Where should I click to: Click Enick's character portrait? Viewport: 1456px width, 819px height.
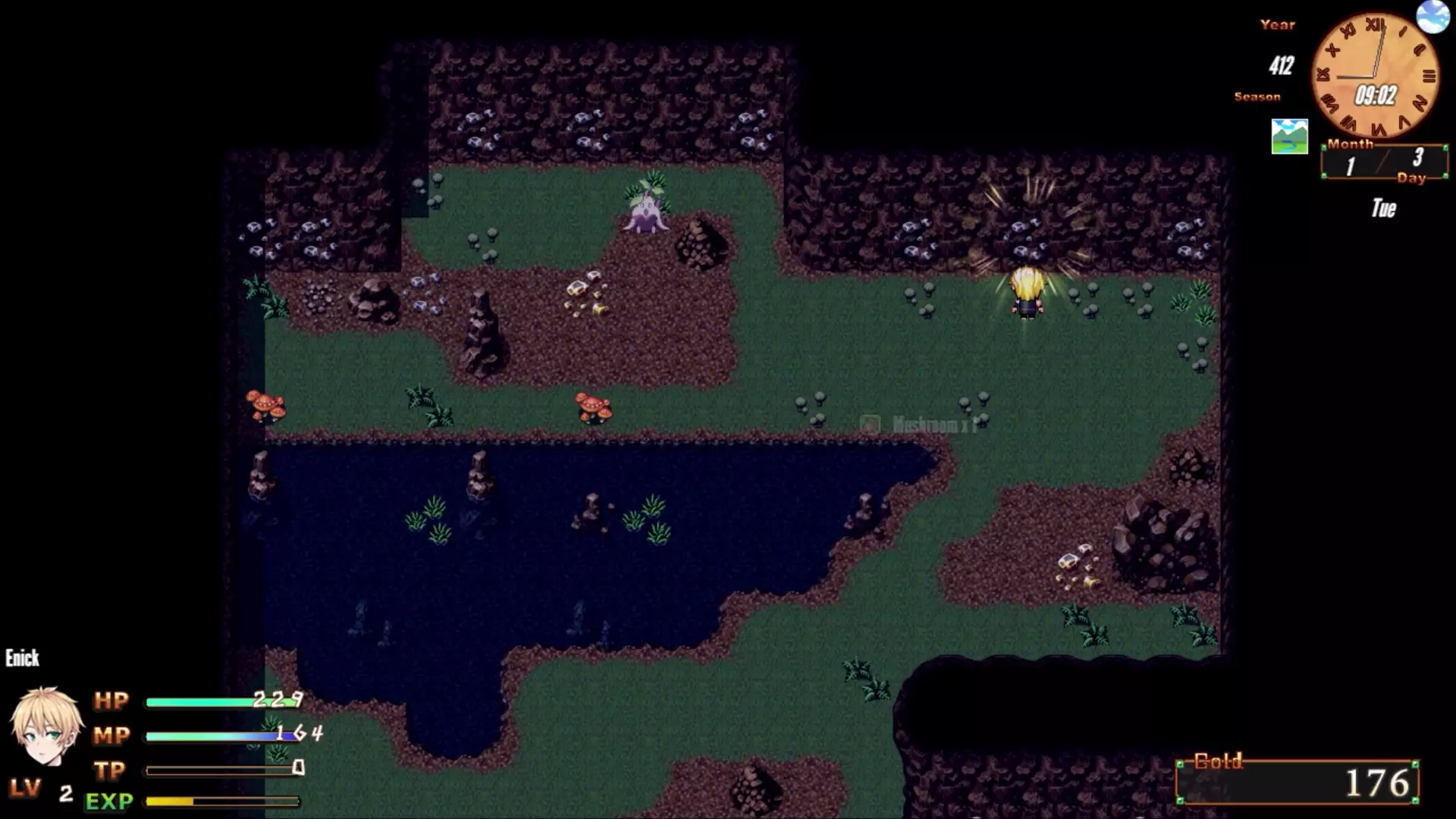point(45,726)
